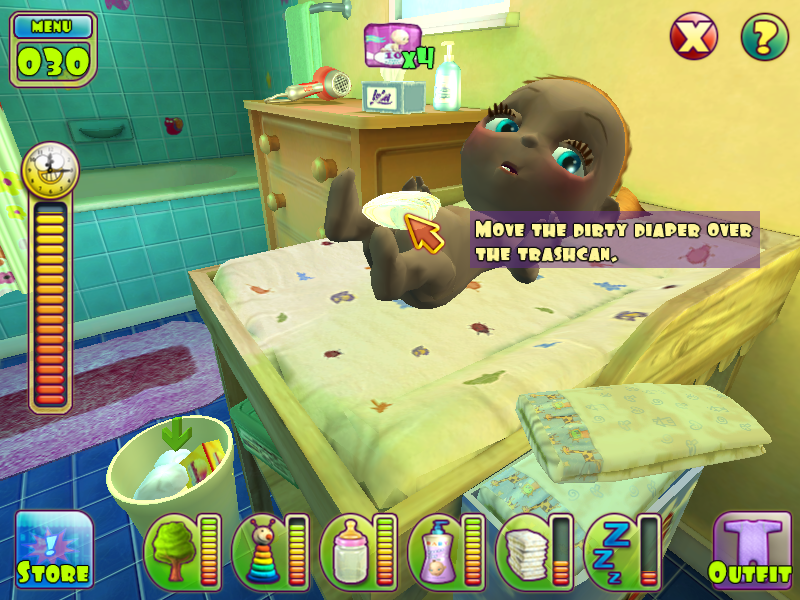Open the Store
The height and width of the screenshot is (600, 800).
click(x=54, y=550)
